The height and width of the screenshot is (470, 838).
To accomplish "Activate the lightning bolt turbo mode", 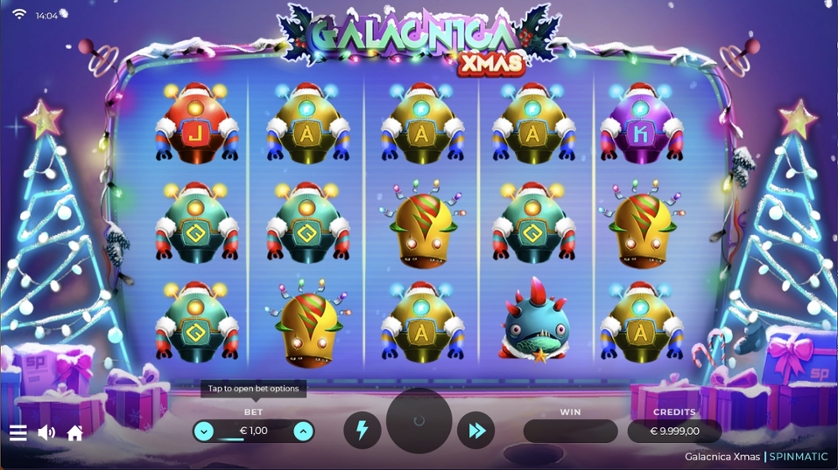I will [362, 431].
